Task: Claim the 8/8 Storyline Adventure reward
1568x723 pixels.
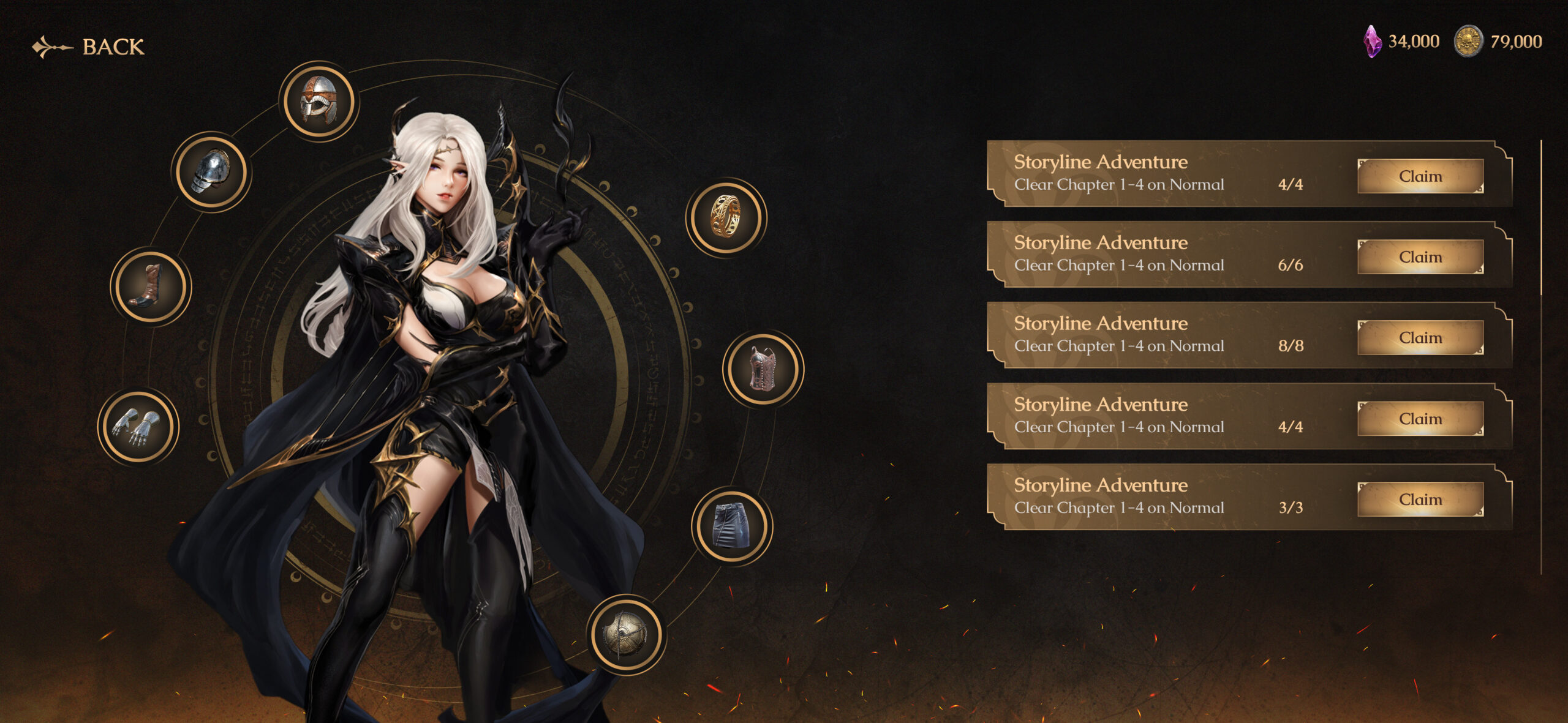Action: [x=1420, y=337]
